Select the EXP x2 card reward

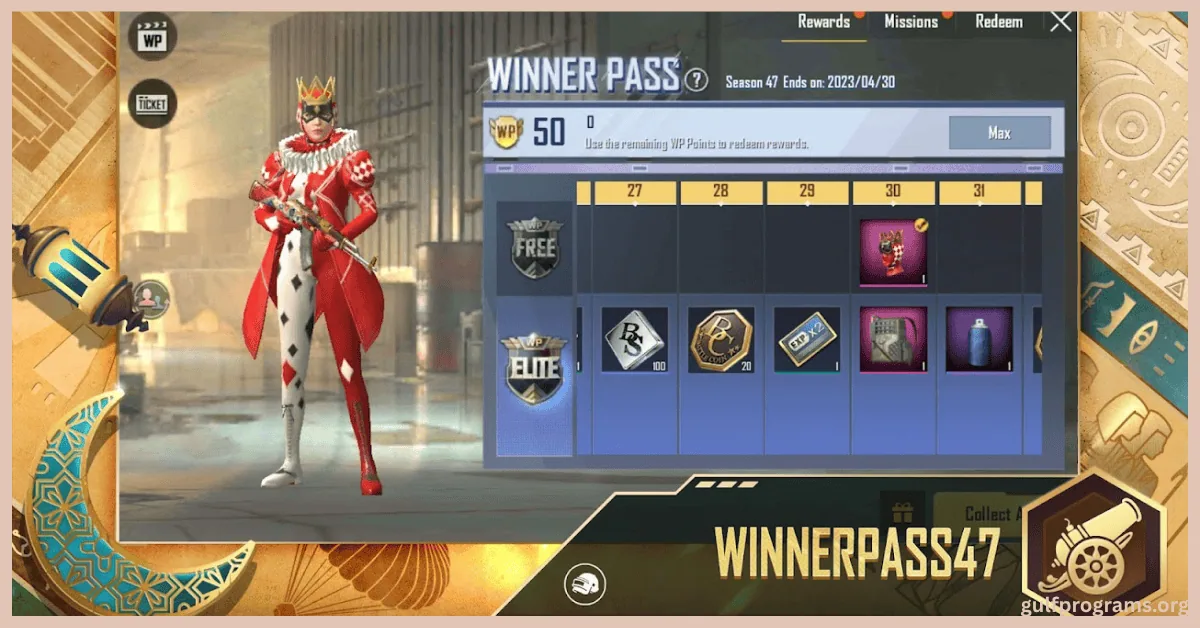(806, 340)
